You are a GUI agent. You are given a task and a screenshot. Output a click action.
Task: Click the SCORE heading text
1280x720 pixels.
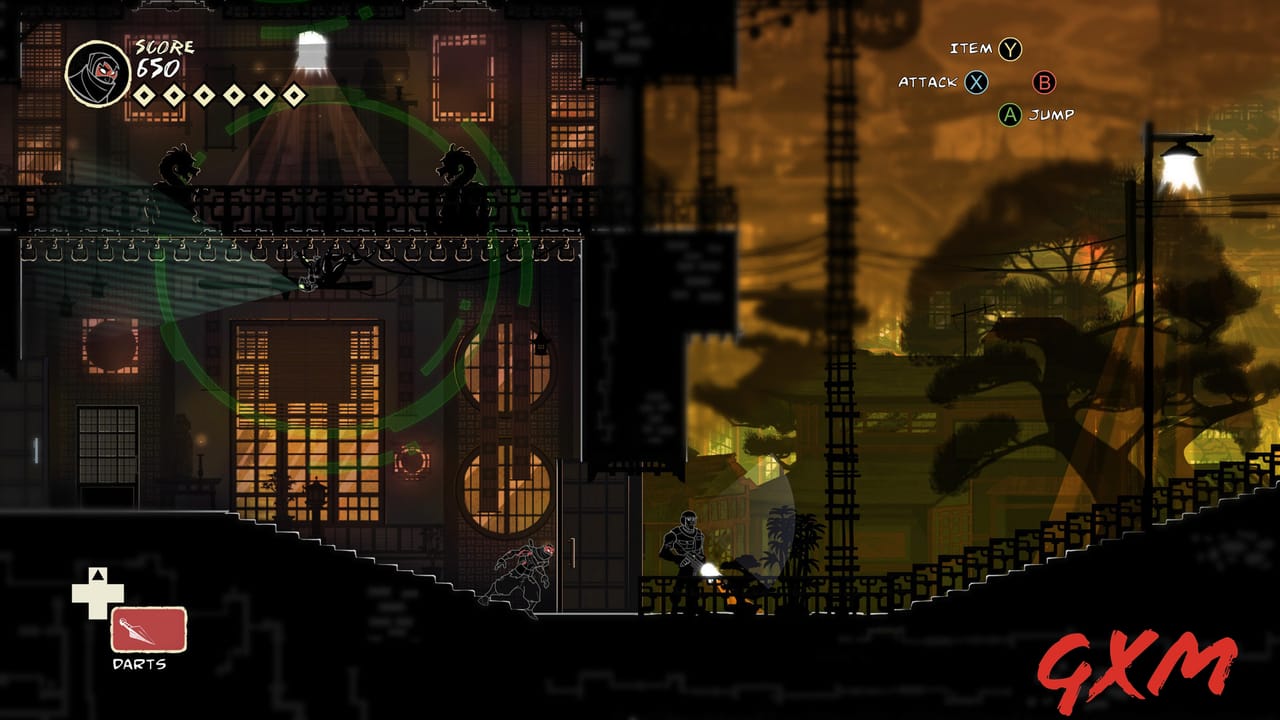163,47
